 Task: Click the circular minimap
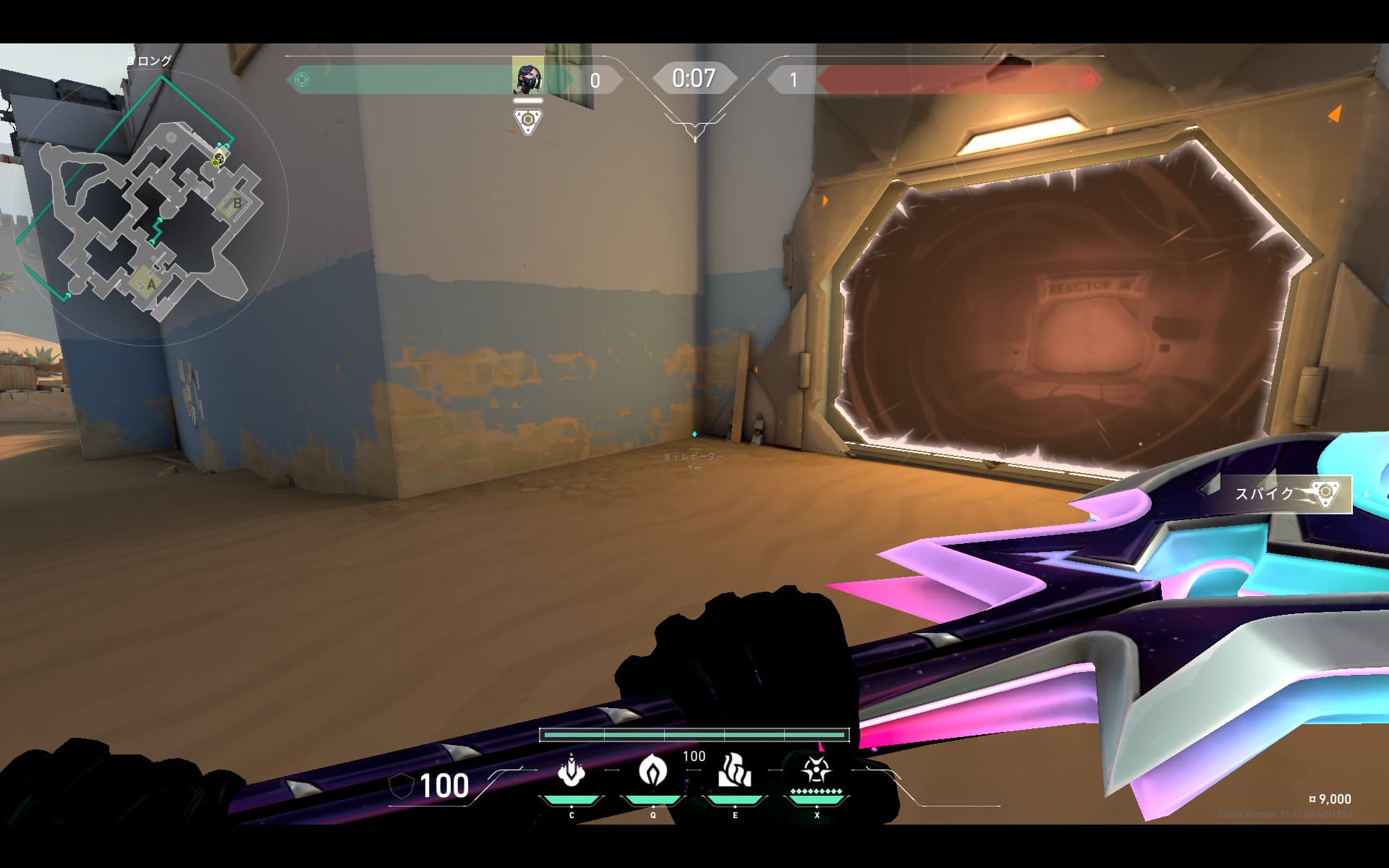pyautogui.click(x=150, y=206)
